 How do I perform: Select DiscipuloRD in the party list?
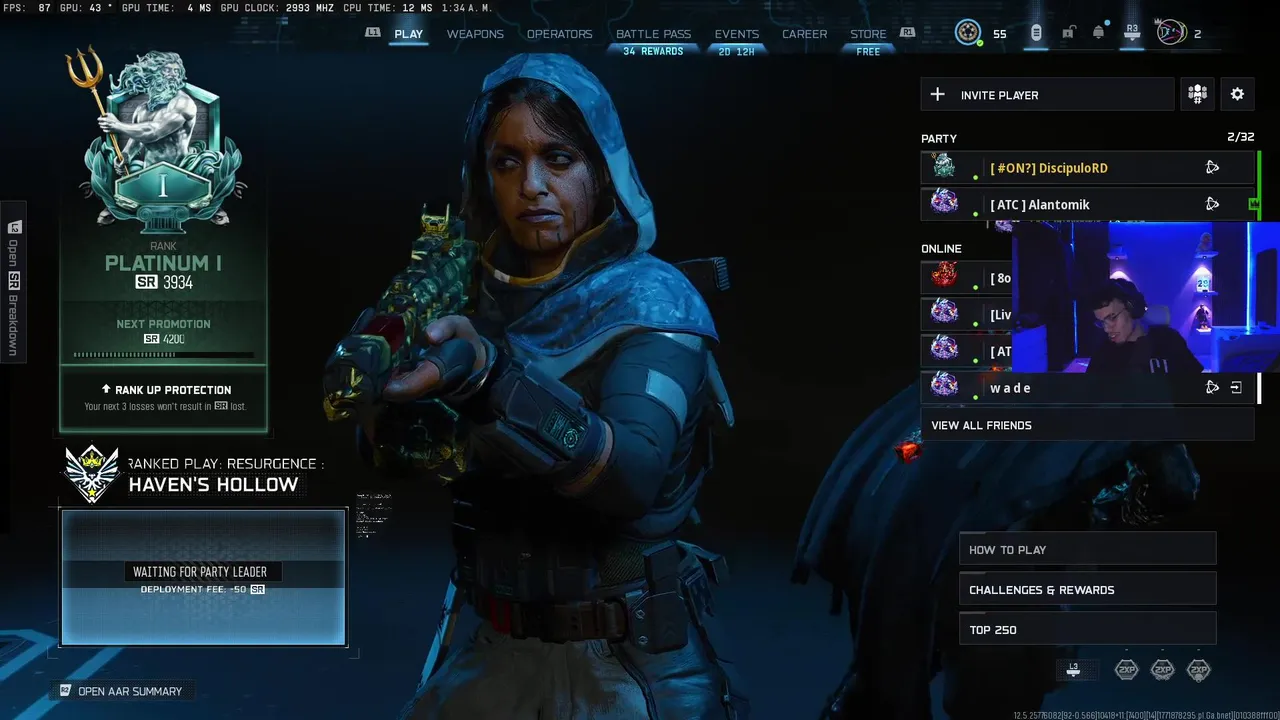1048,168
